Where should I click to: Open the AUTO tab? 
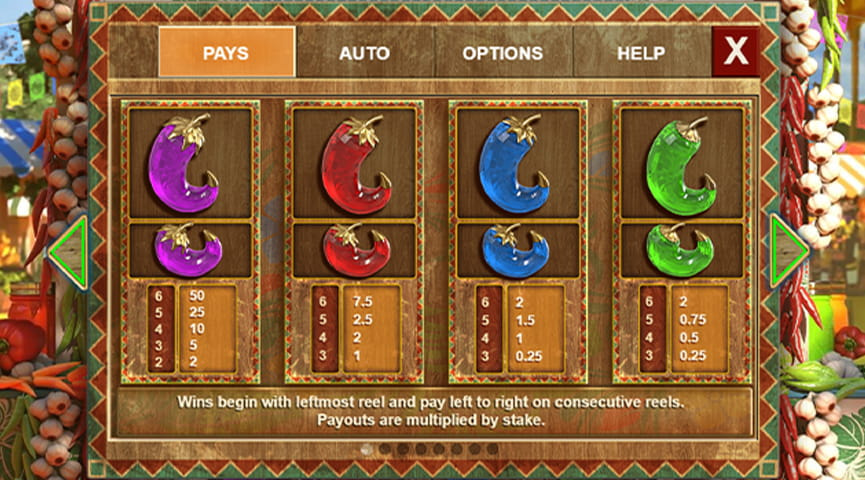click(x=364, y=52)
